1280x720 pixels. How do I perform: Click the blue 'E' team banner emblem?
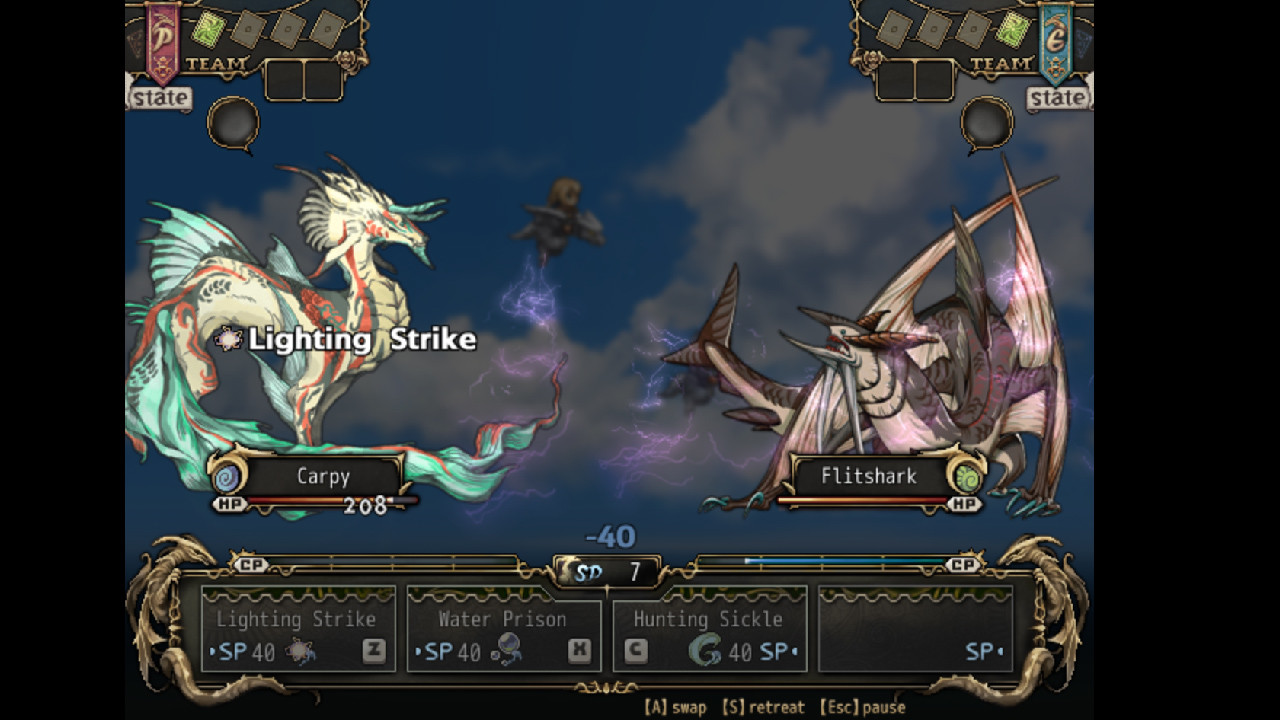tap(1056, 42)
